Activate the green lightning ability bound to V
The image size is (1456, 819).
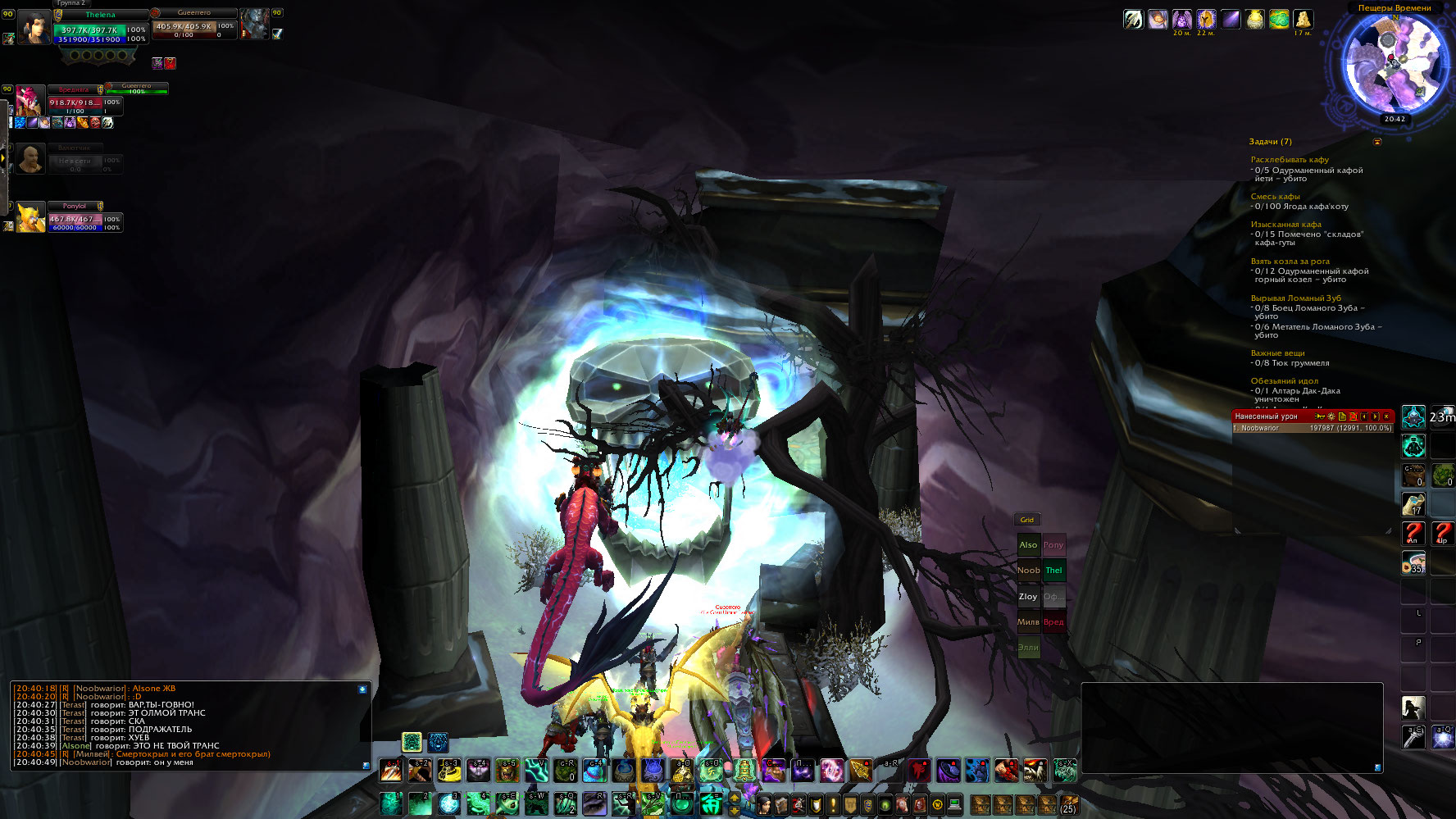coord(536,771)
